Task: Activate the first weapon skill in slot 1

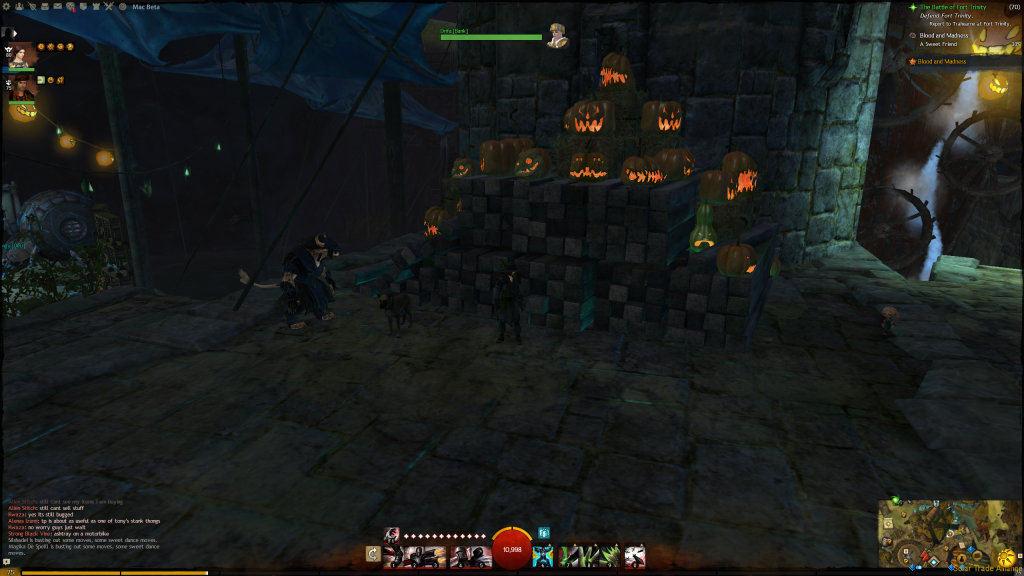Action: 393,556
